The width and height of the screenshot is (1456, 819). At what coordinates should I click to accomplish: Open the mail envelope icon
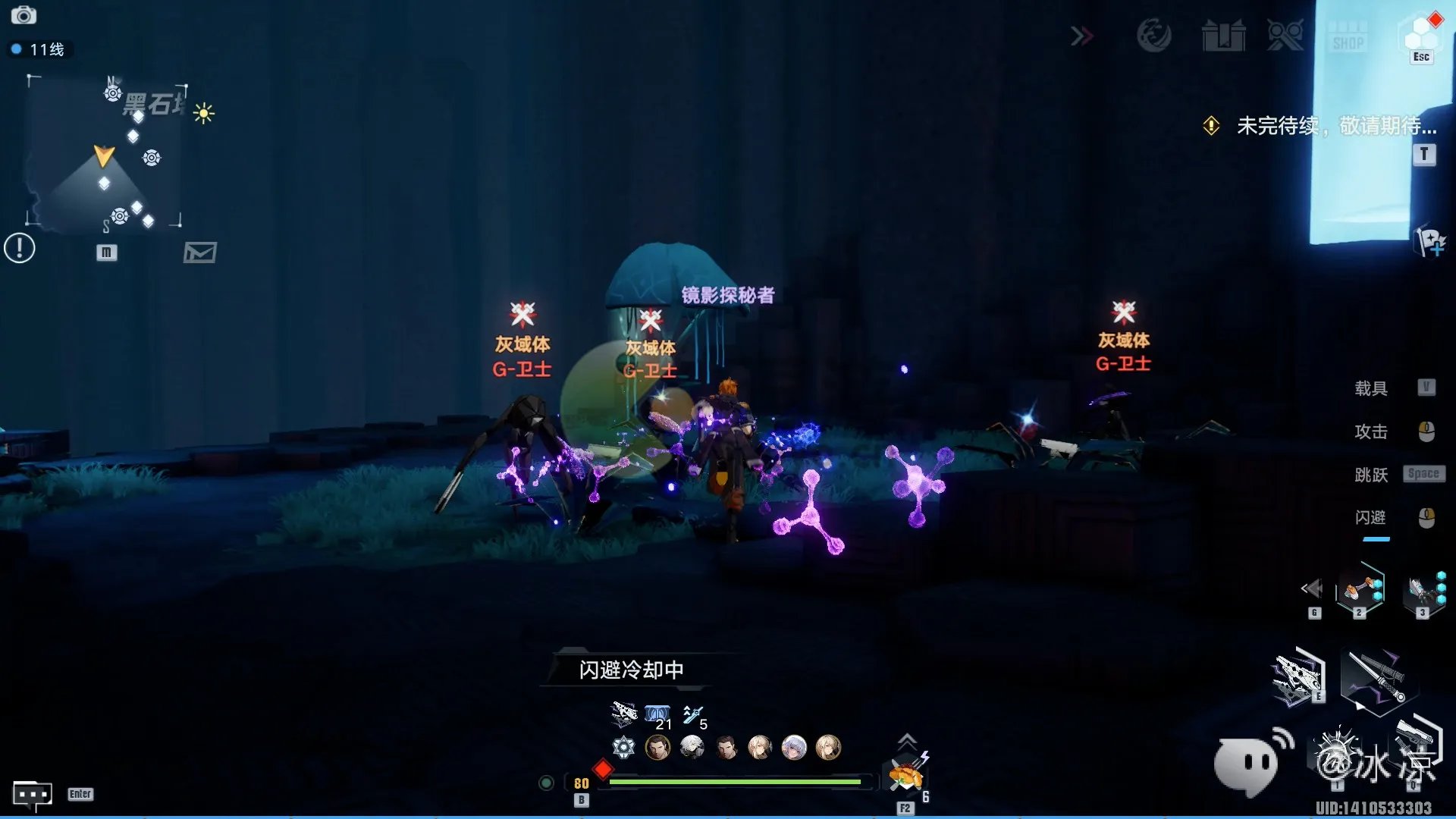[200, 253]
